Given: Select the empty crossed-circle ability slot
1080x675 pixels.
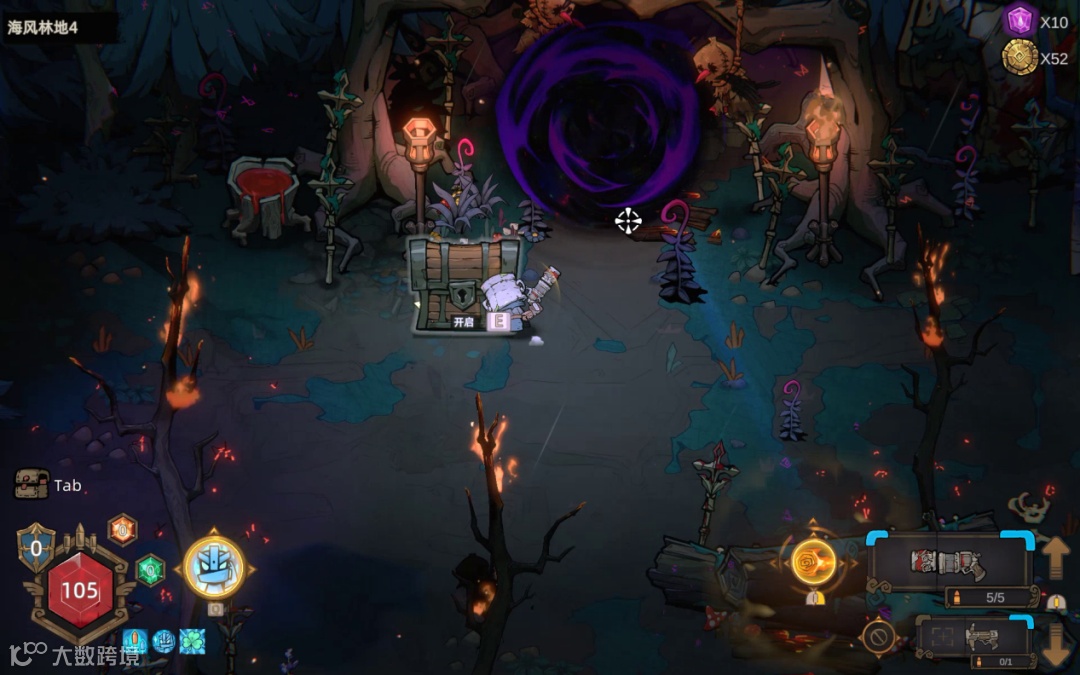Looking at the screenshot, I should pos(879,636).
